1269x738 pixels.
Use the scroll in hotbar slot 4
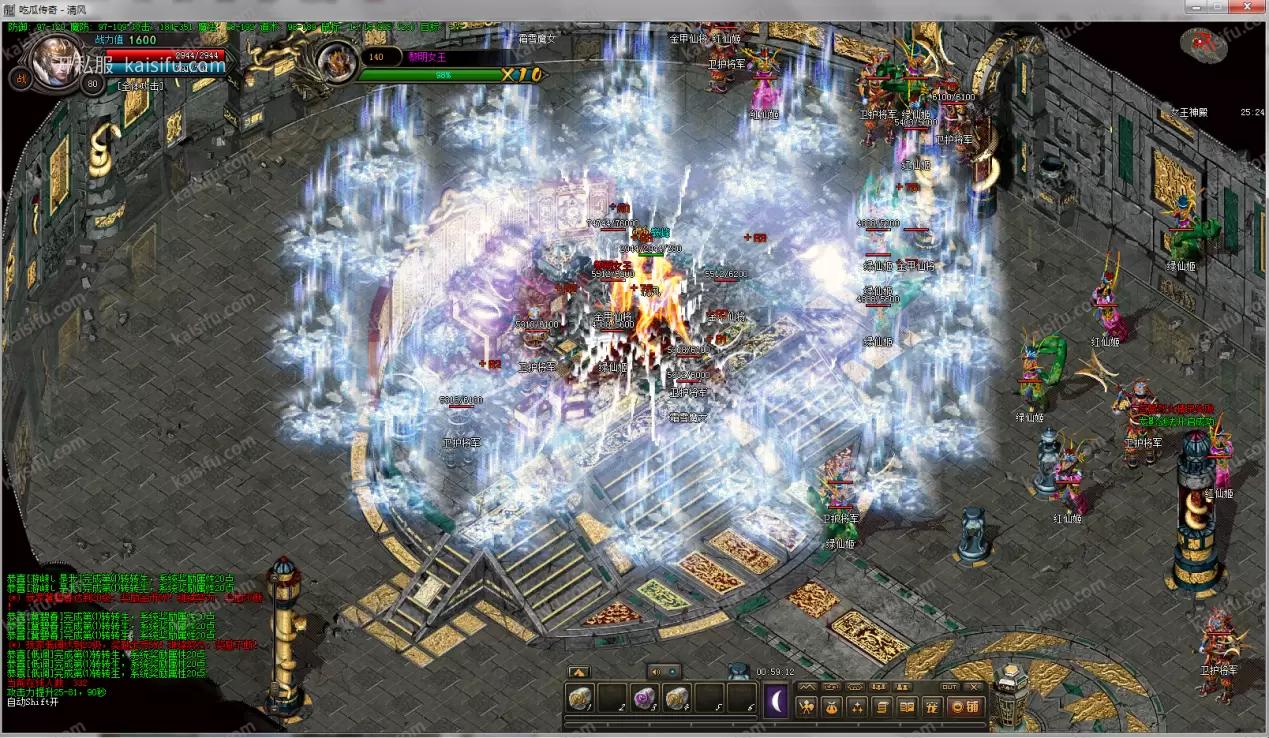pos(677,699)
